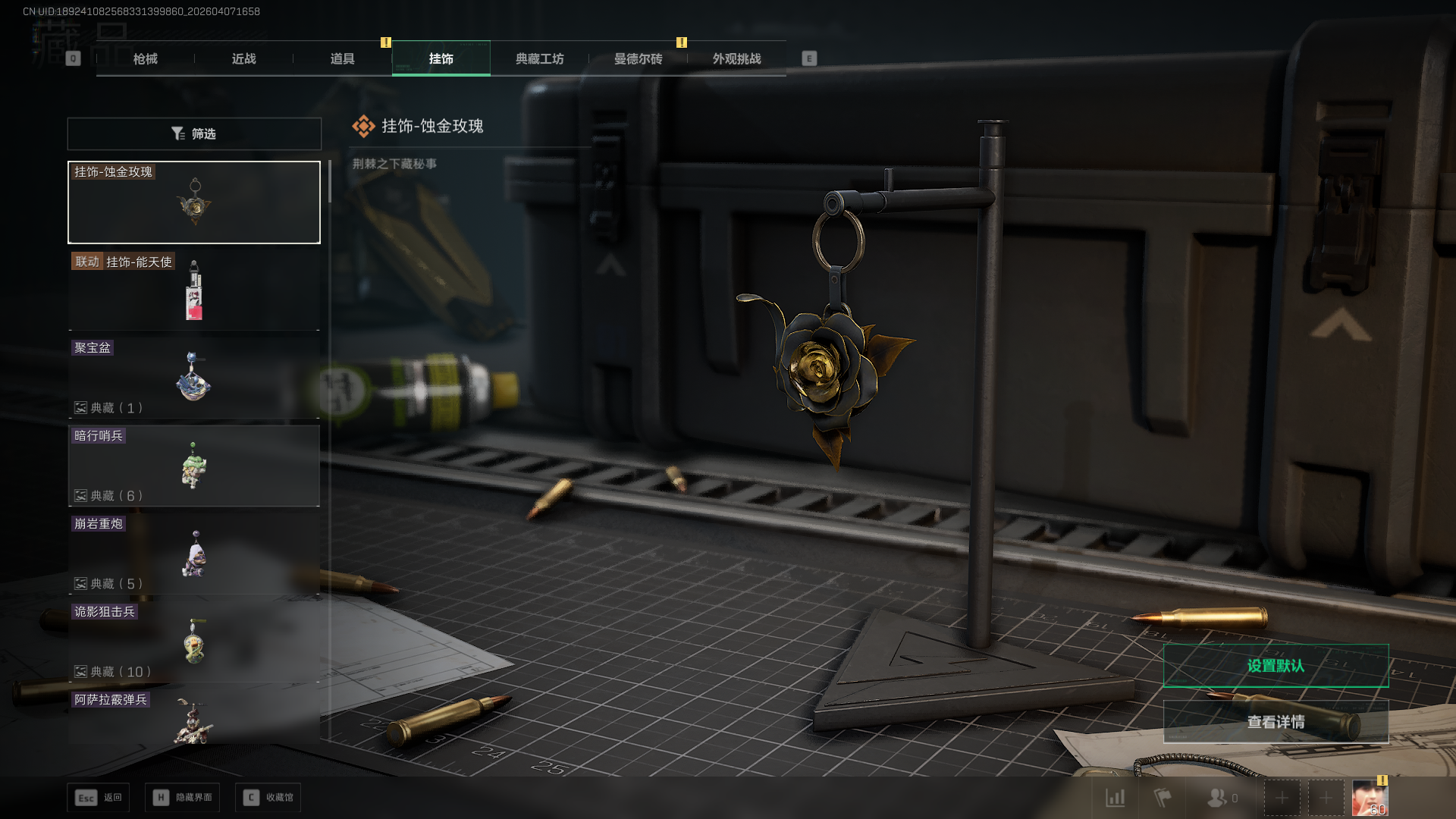This screenshot has width=1456, height=819.
Task: Choose the 挂饰-能天使 collab charm
Action: pos(194,290)
